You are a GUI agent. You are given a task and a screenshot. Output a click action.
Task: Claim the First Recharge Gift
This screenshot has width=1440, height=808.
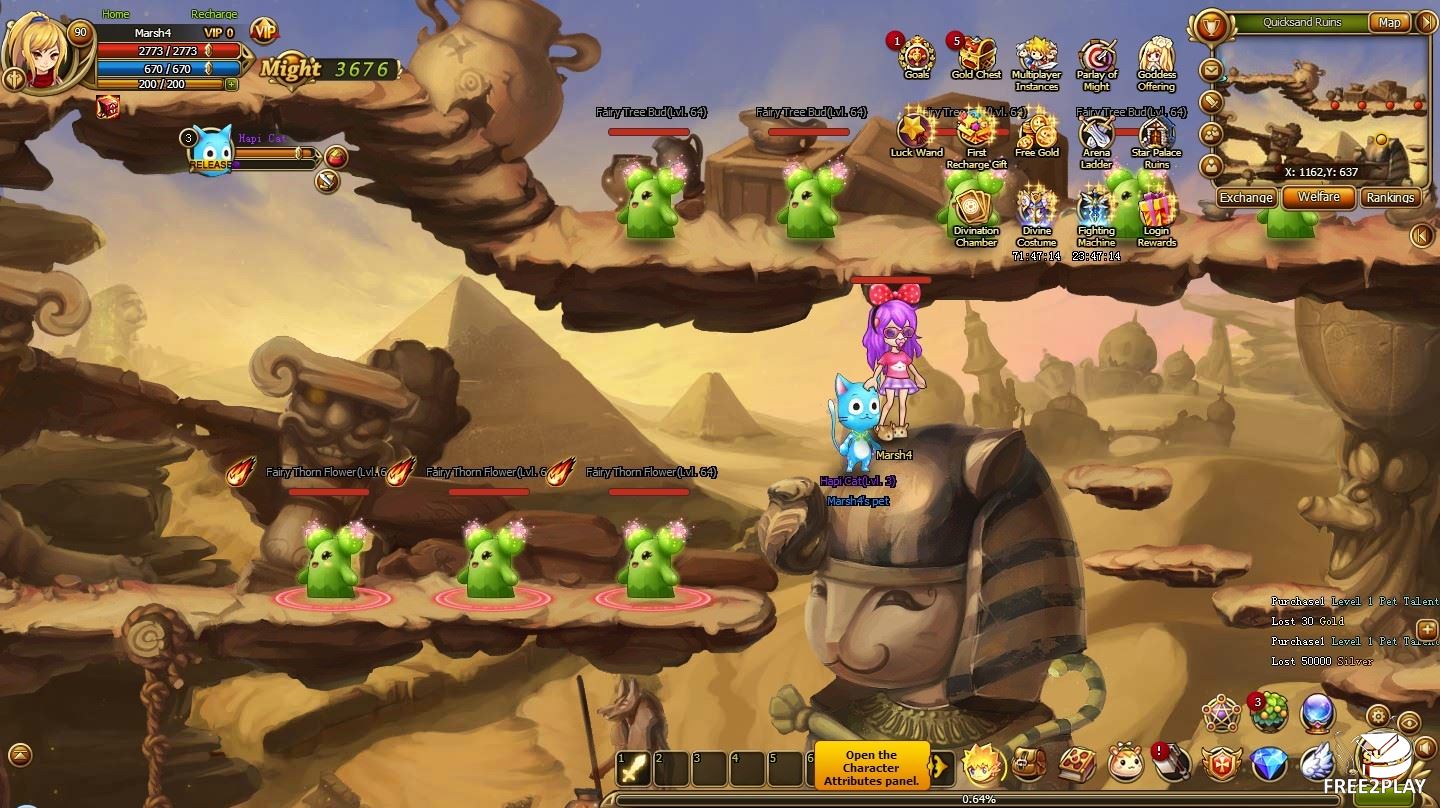[x=976, y=134]
